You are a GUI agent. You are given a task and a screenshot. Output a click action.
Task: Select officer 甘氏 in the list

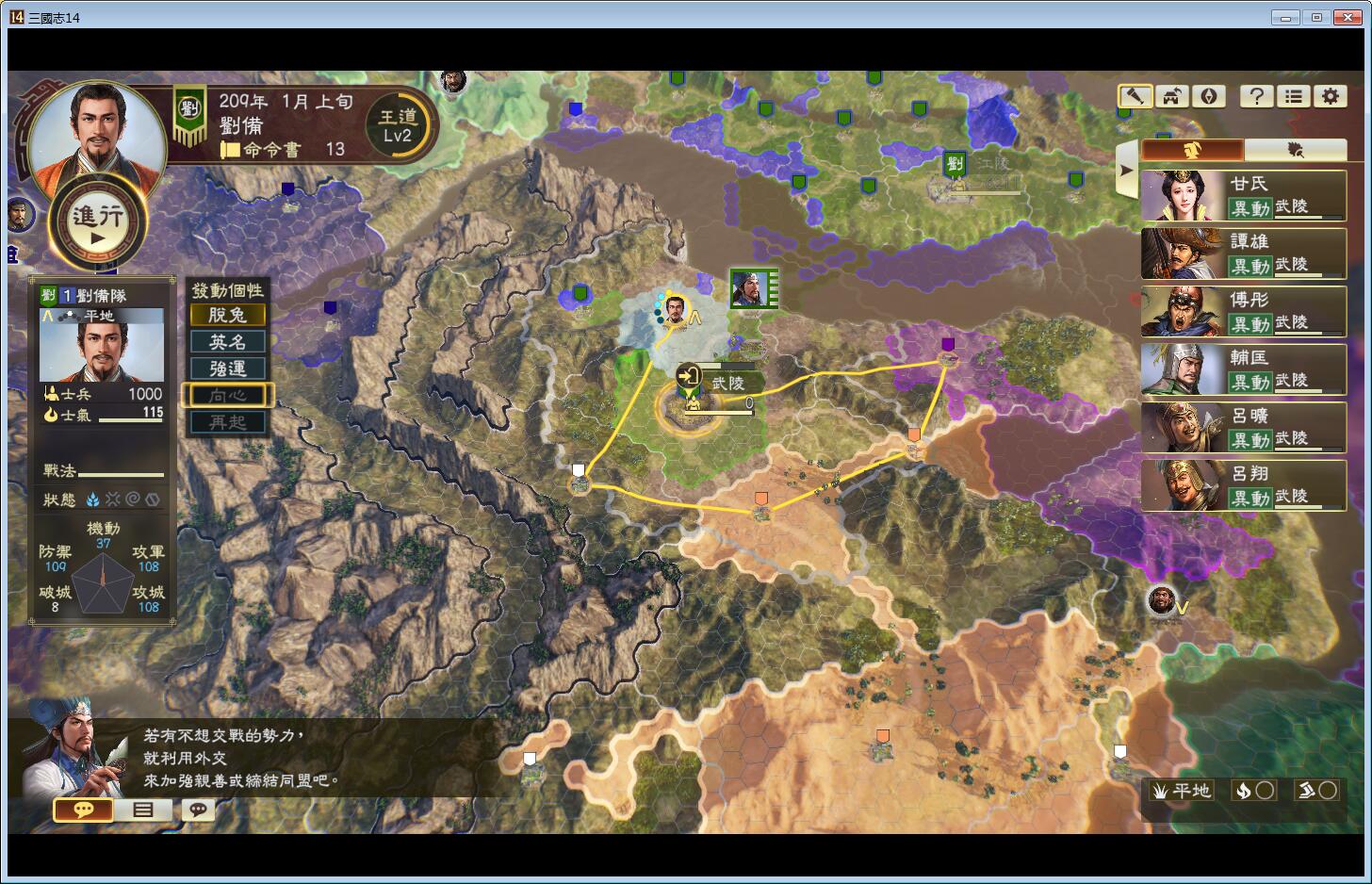click(1243, 196)
